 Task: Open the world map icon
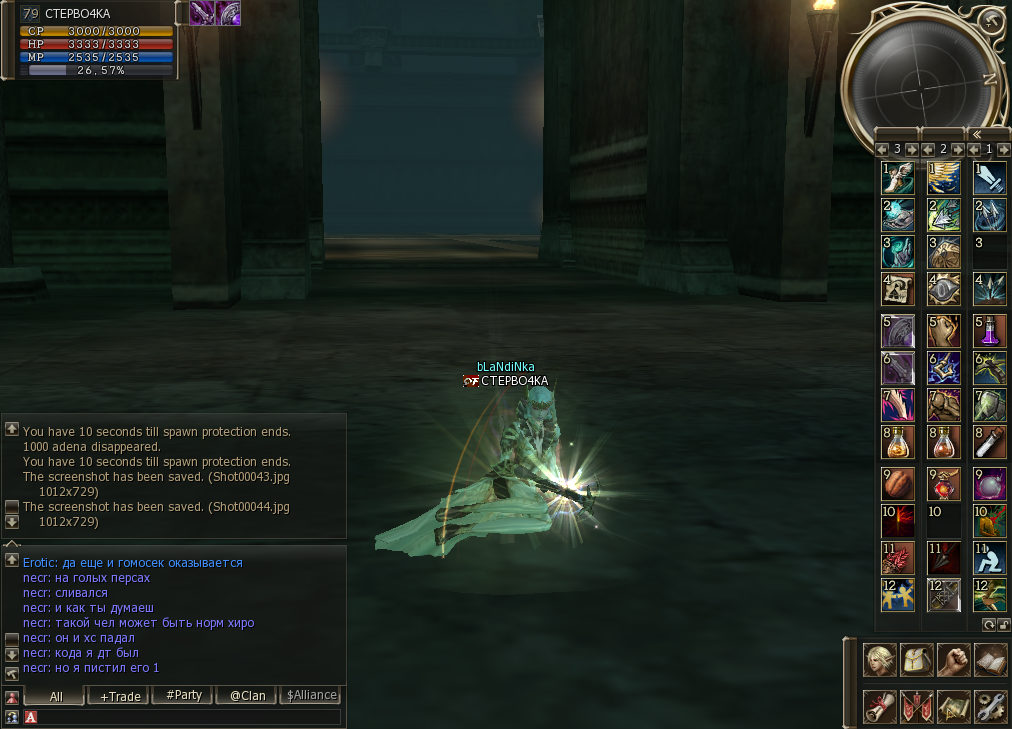click(x=953, y=706)
